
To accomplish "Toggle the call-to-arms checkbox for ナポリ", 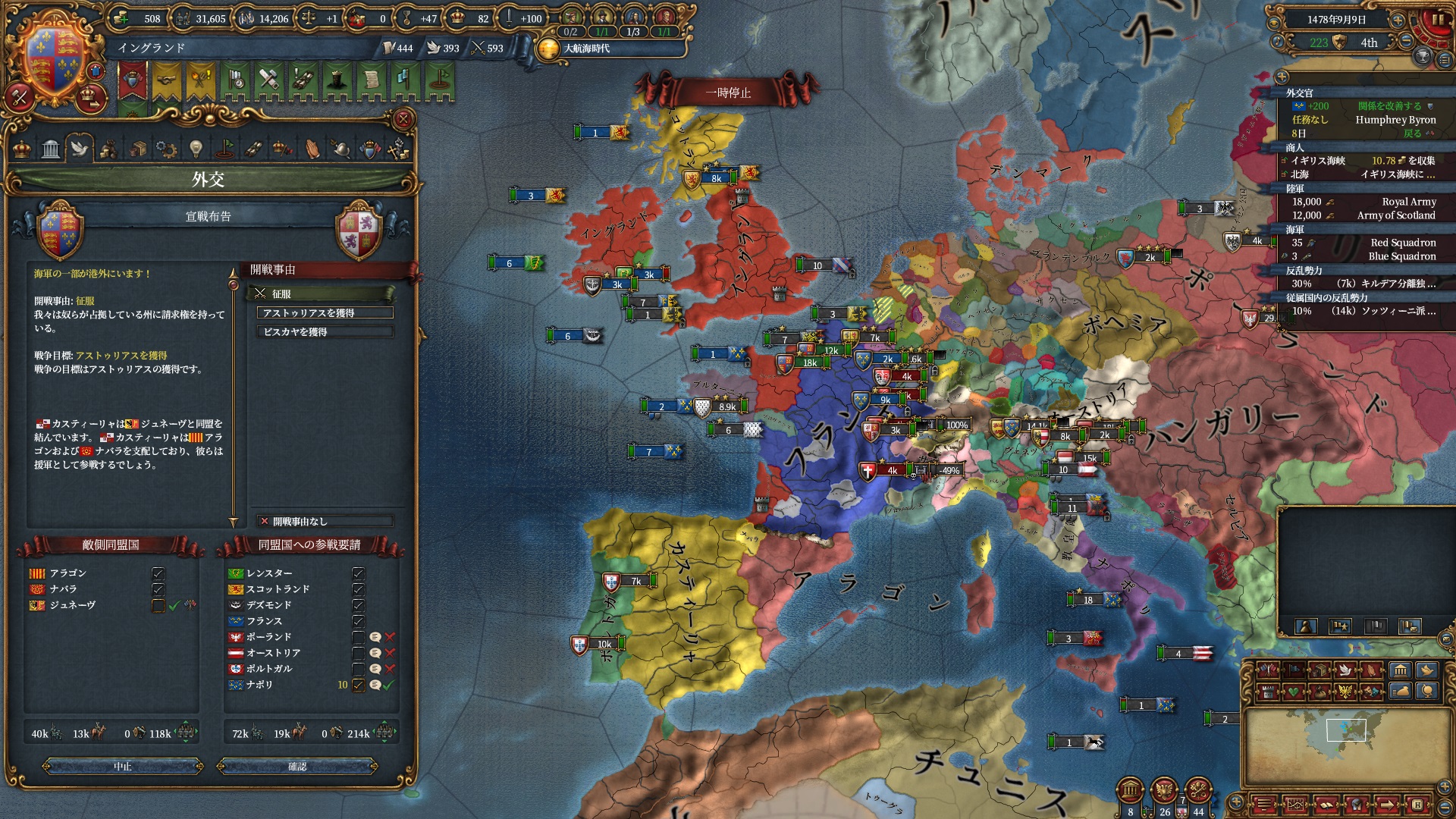I will [358, 685].
